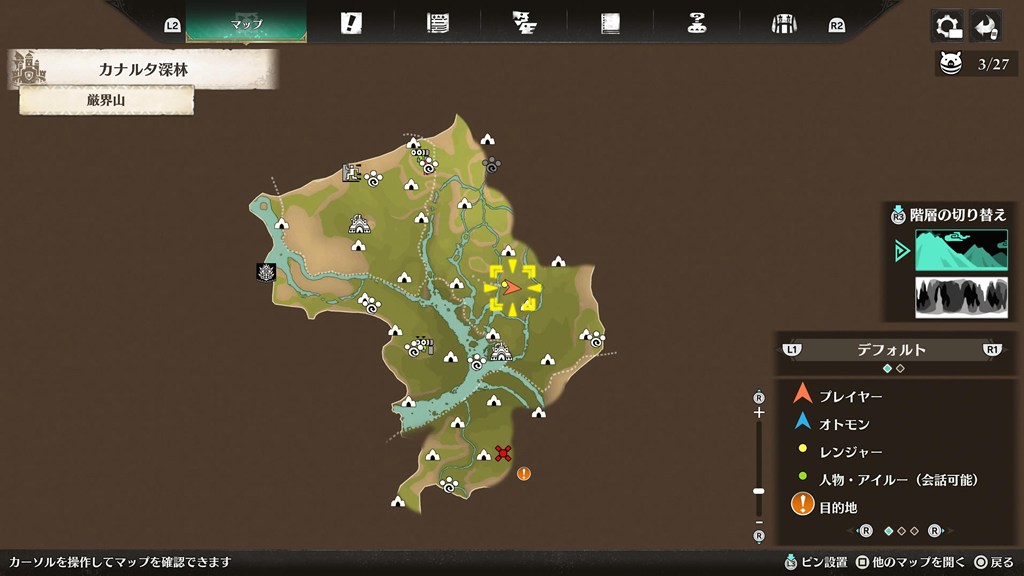Click the return arrow icon
This screenshot has height=576, width=1024.
(x=986, y=25)
